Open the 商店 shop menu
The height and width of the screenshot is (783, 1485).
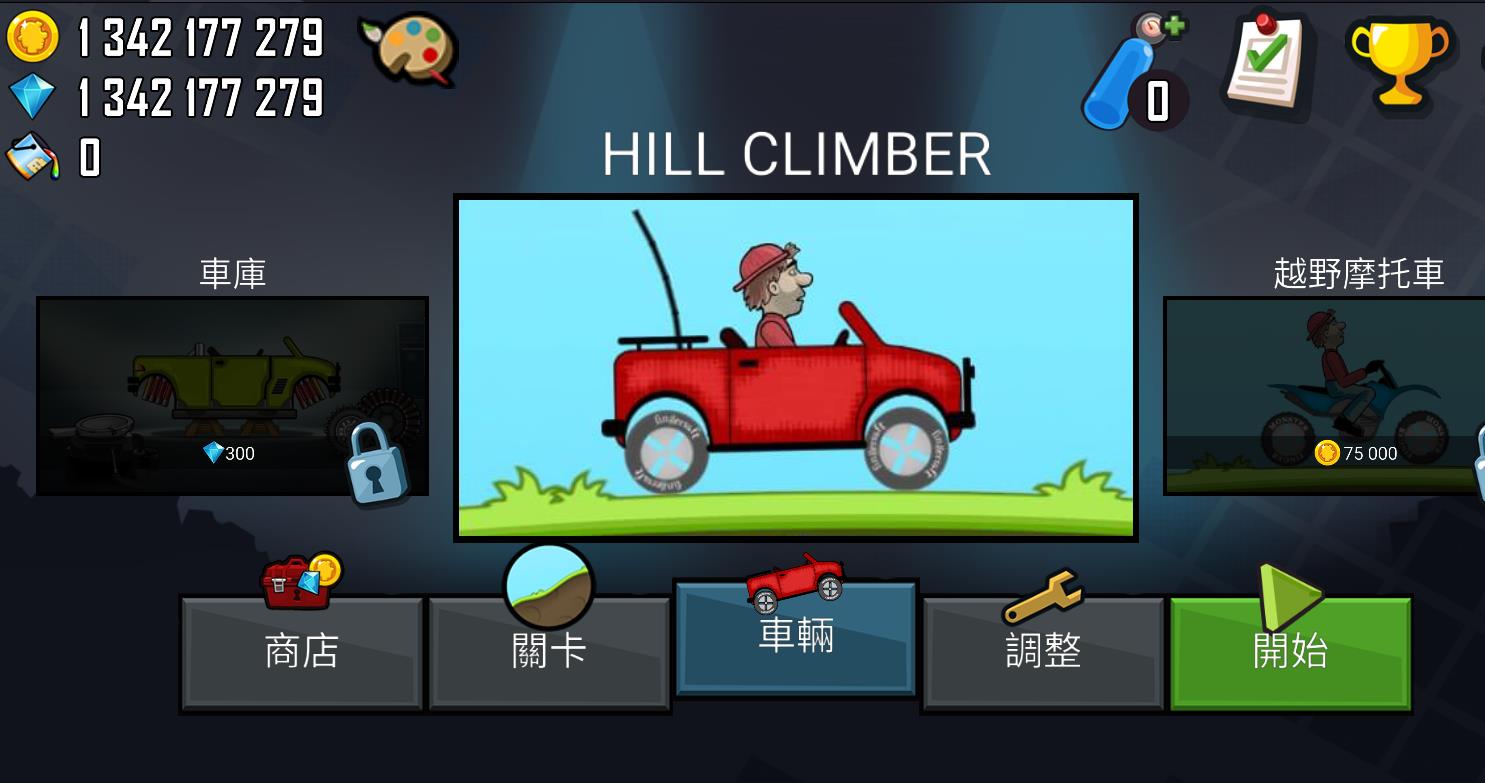(x=301, y=651)
